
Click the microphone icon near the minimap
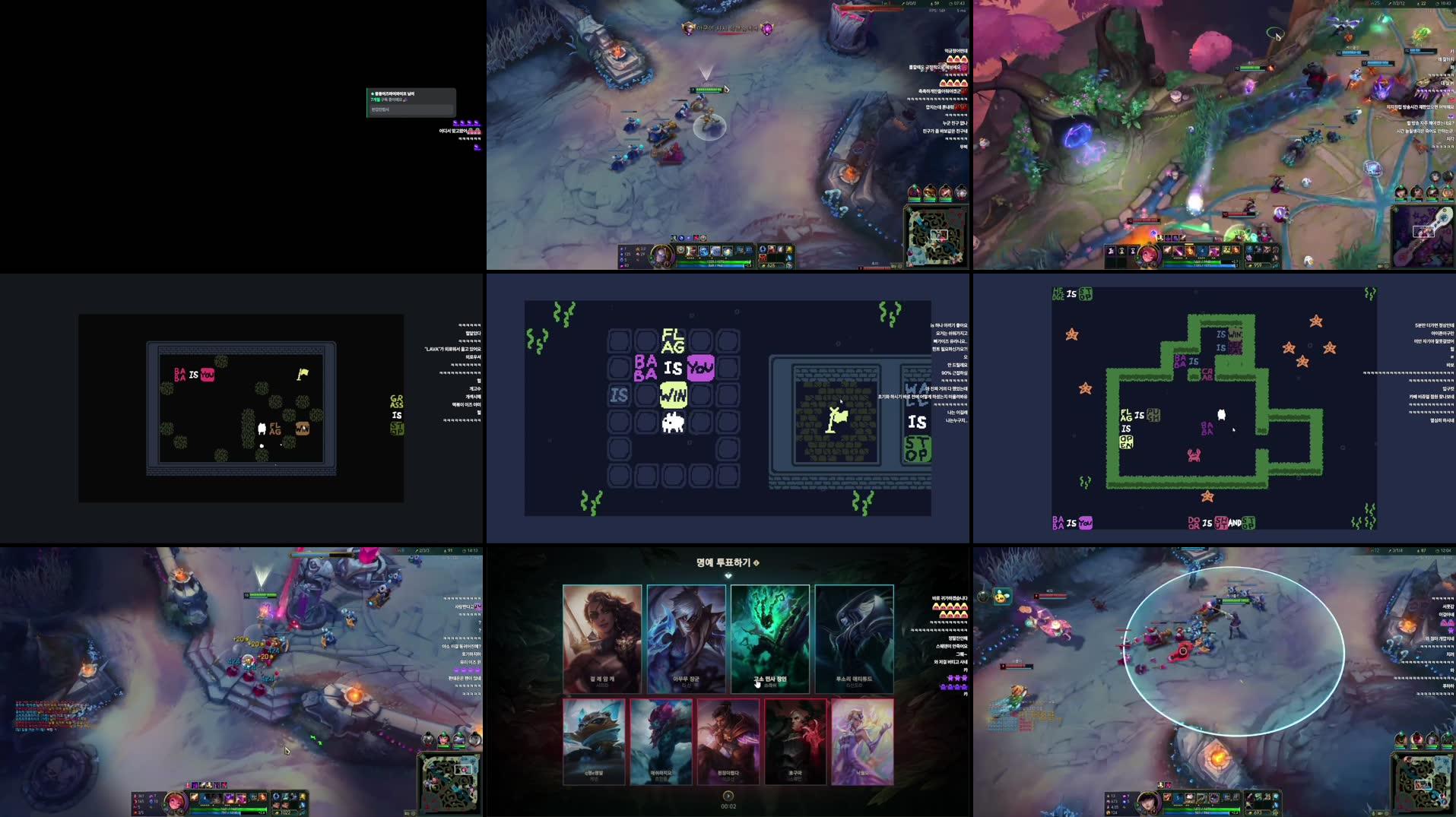(x=1374, y=812)
